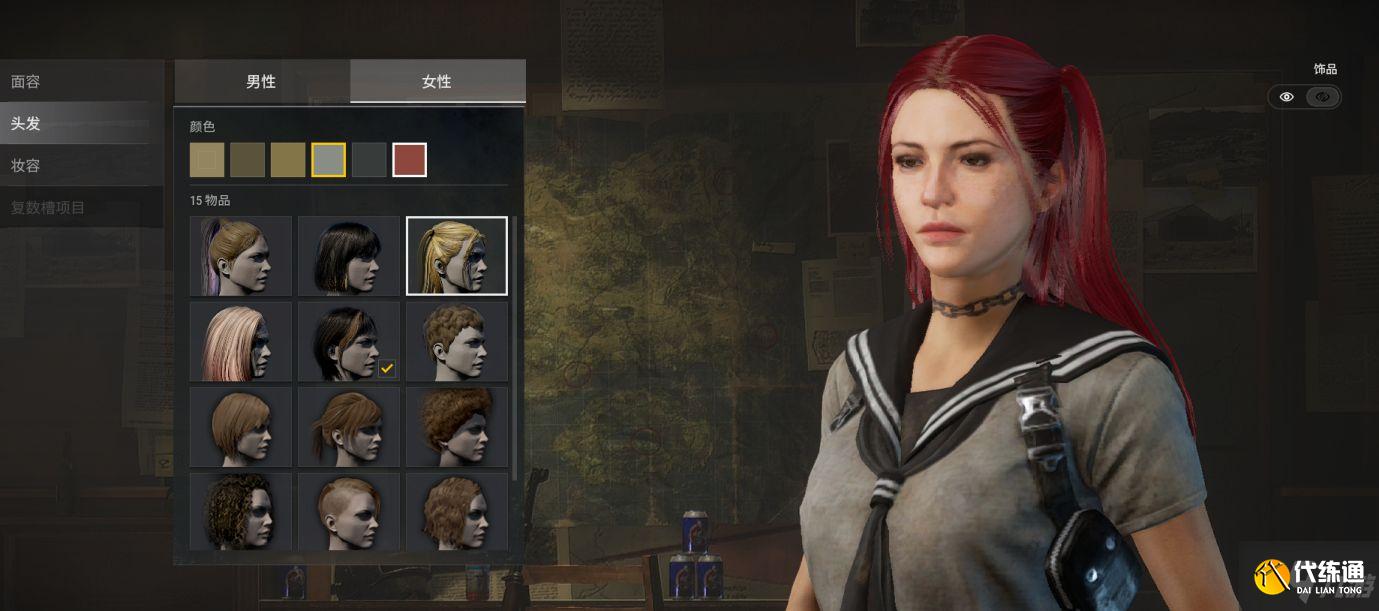Choose the black bob with bangs hairstyle

349,256
